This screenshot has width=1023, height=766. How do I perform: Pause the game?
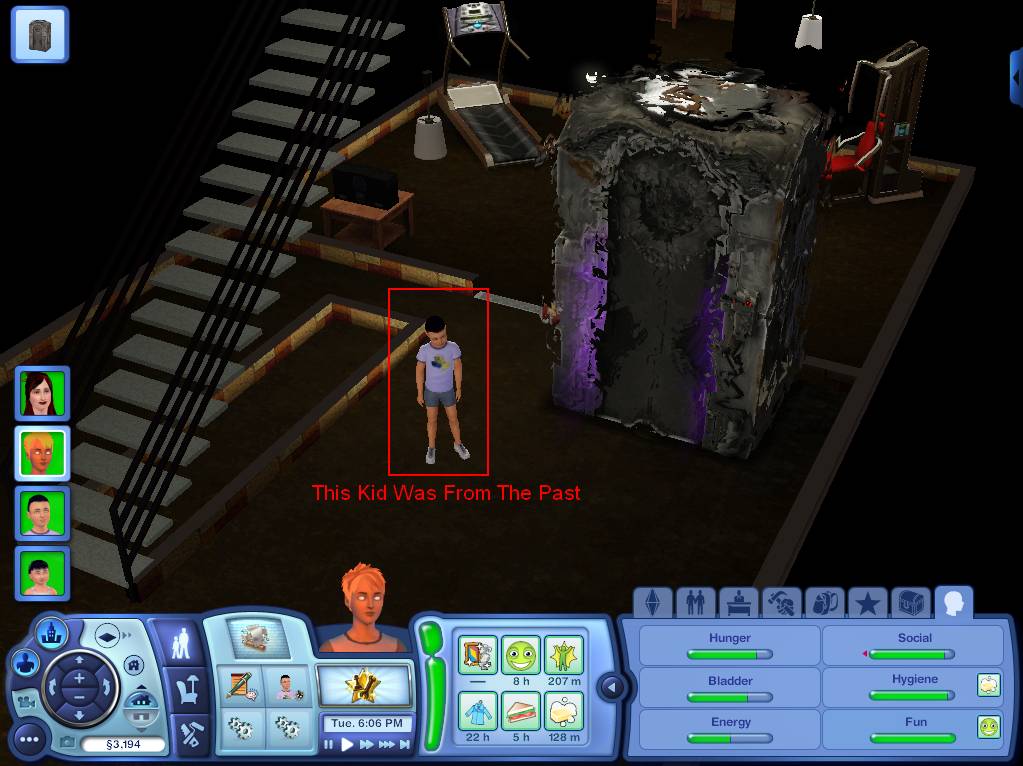click(329, 744)
